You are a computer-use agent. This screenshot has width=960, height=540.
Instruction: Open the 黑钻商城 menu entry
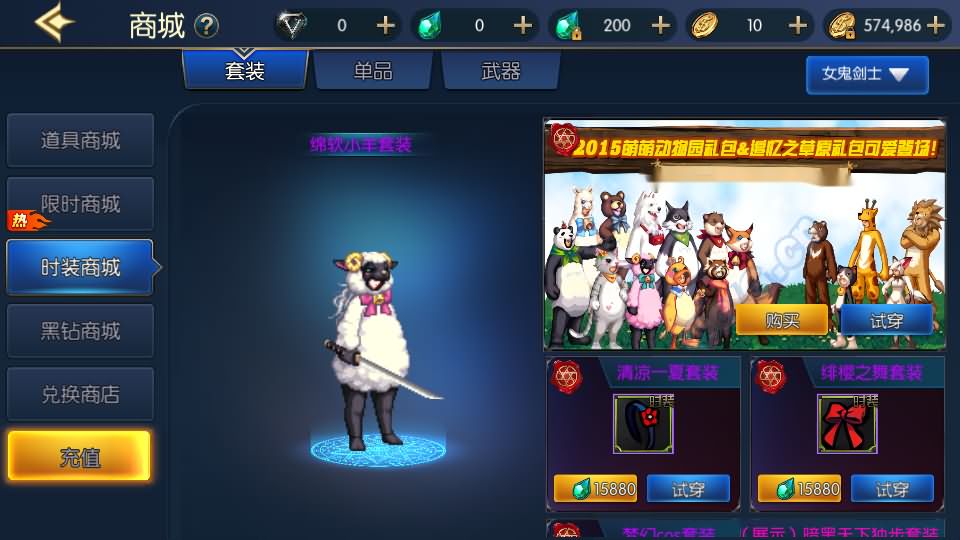80,331
